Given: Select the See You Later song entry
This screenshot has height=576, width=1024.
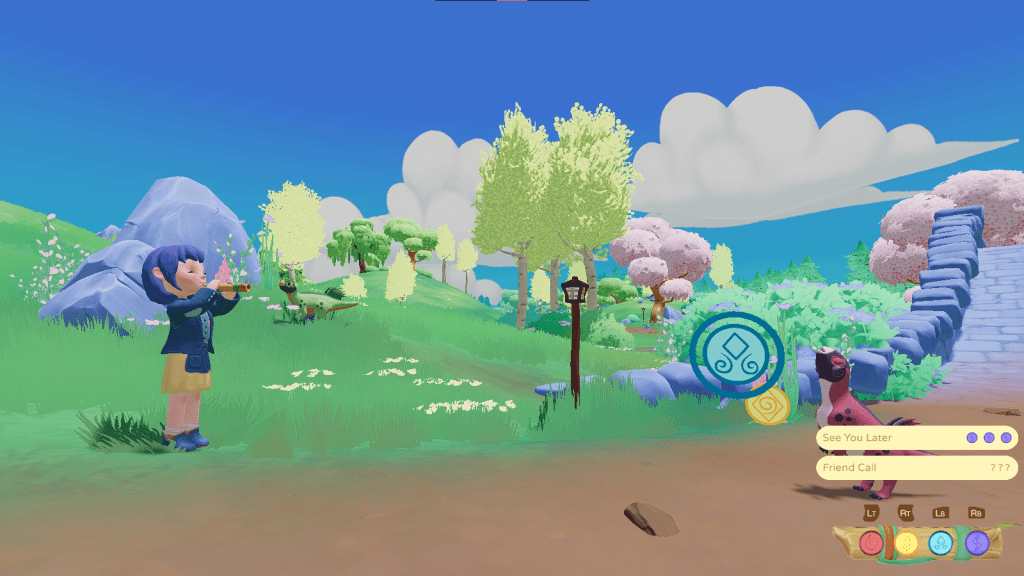Looking at the screenshot, I should tap(916, 438).
